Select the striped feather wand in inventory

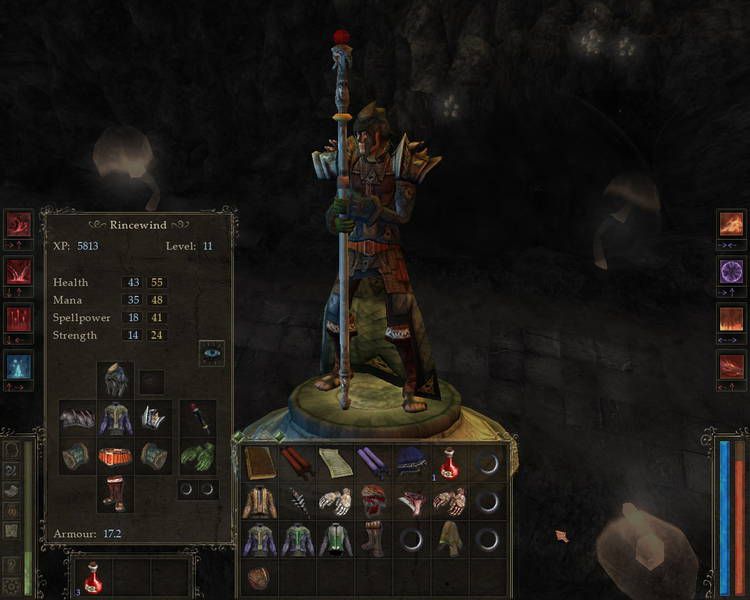(298, 502)
